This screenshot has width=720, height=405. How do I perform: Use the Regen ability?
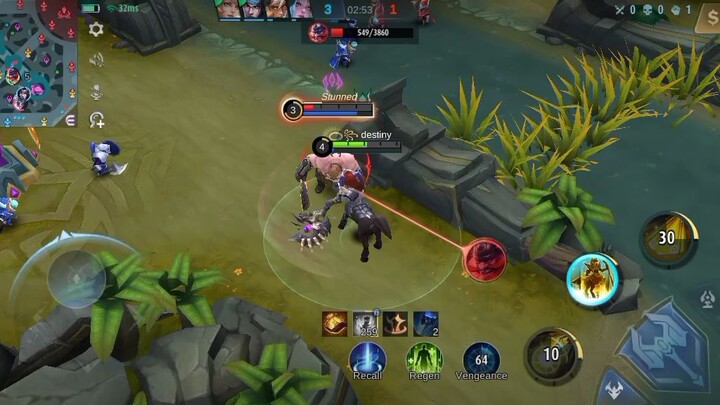coord(424,358)
